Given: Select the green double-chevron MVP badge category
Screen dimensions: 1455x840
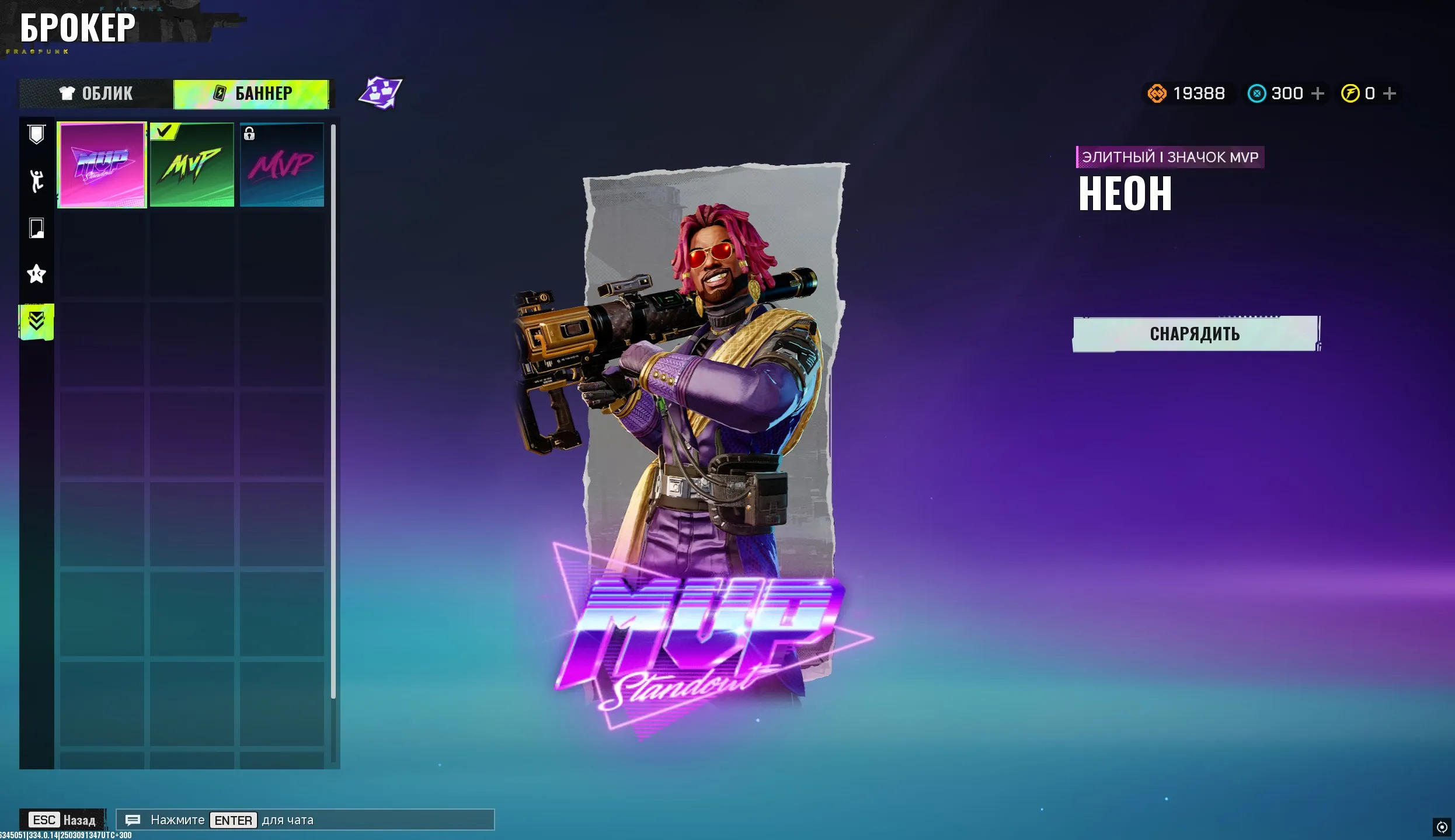Looking at the screenshot, I should [x=36, y=321].
